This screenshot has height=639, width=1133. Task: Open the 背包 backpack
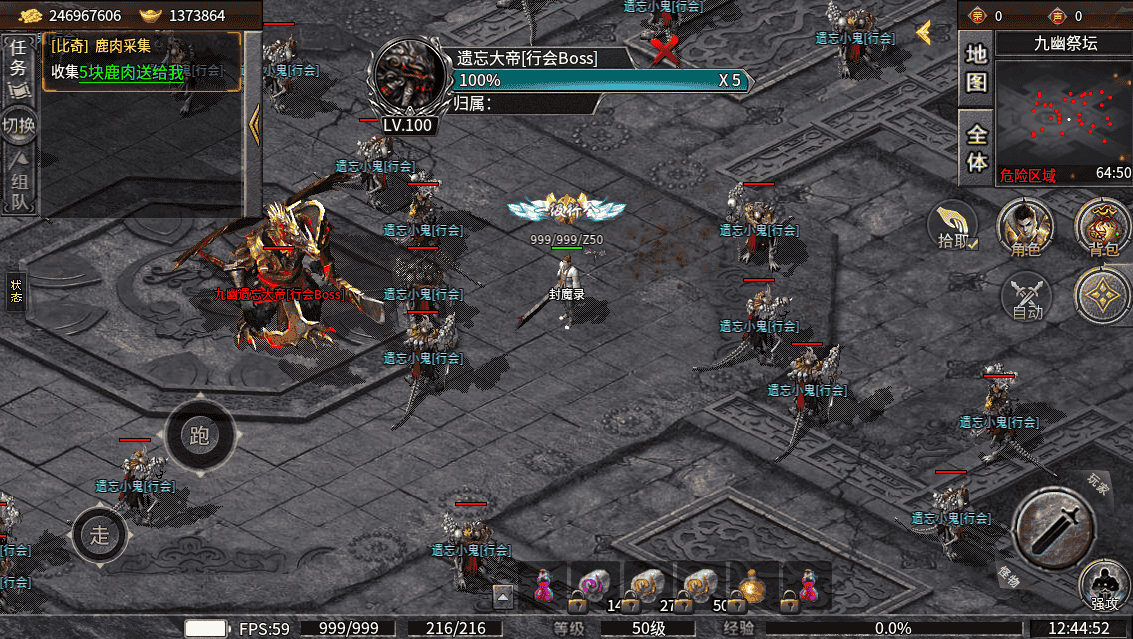click(x=1101, y=226)
